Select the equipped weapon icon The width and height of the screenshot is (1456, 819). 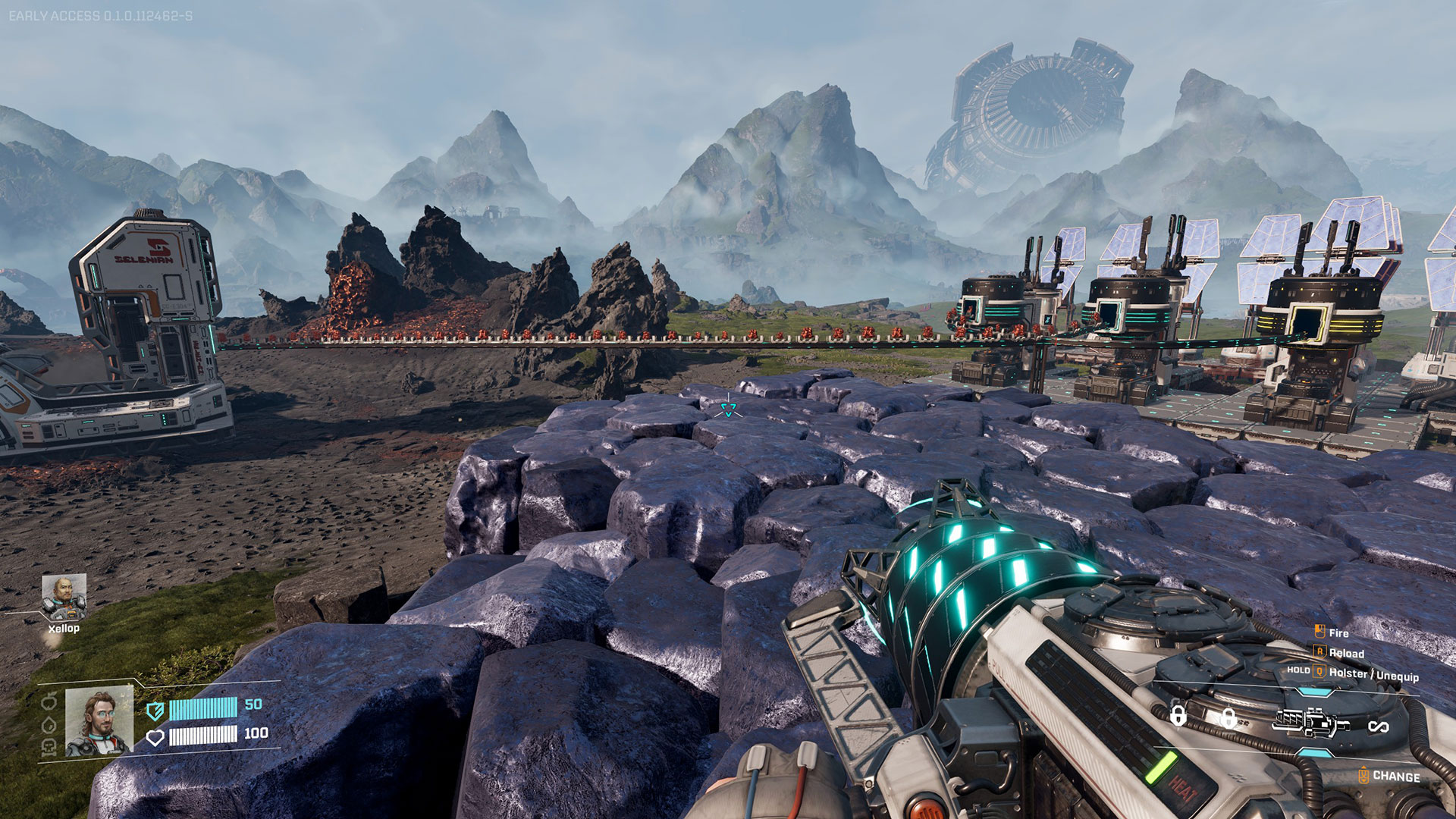pos(1313,723)
